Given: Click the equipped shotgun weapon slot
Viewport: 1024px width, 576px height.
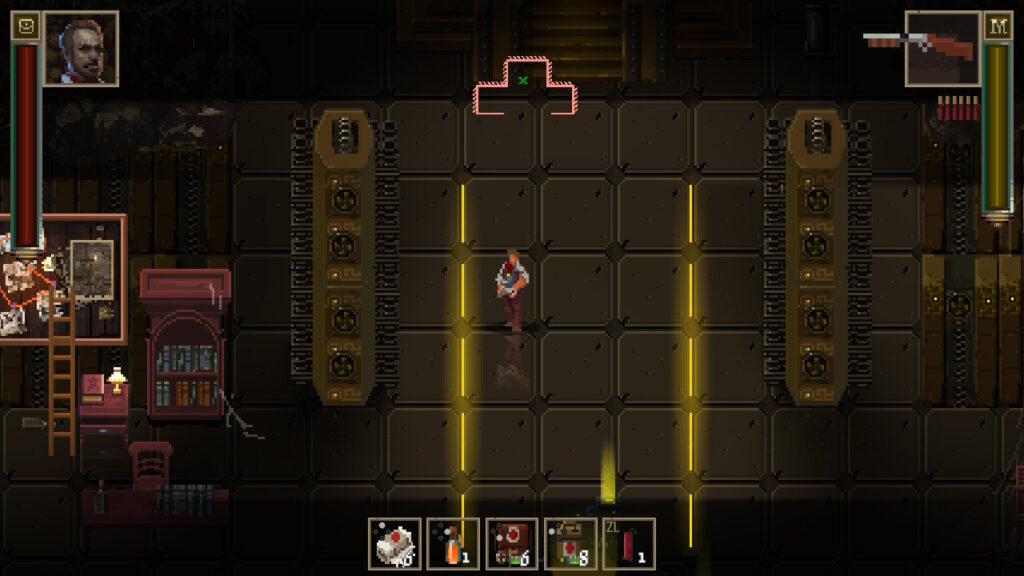Looking at the screenshot, I should click(943, 49).
